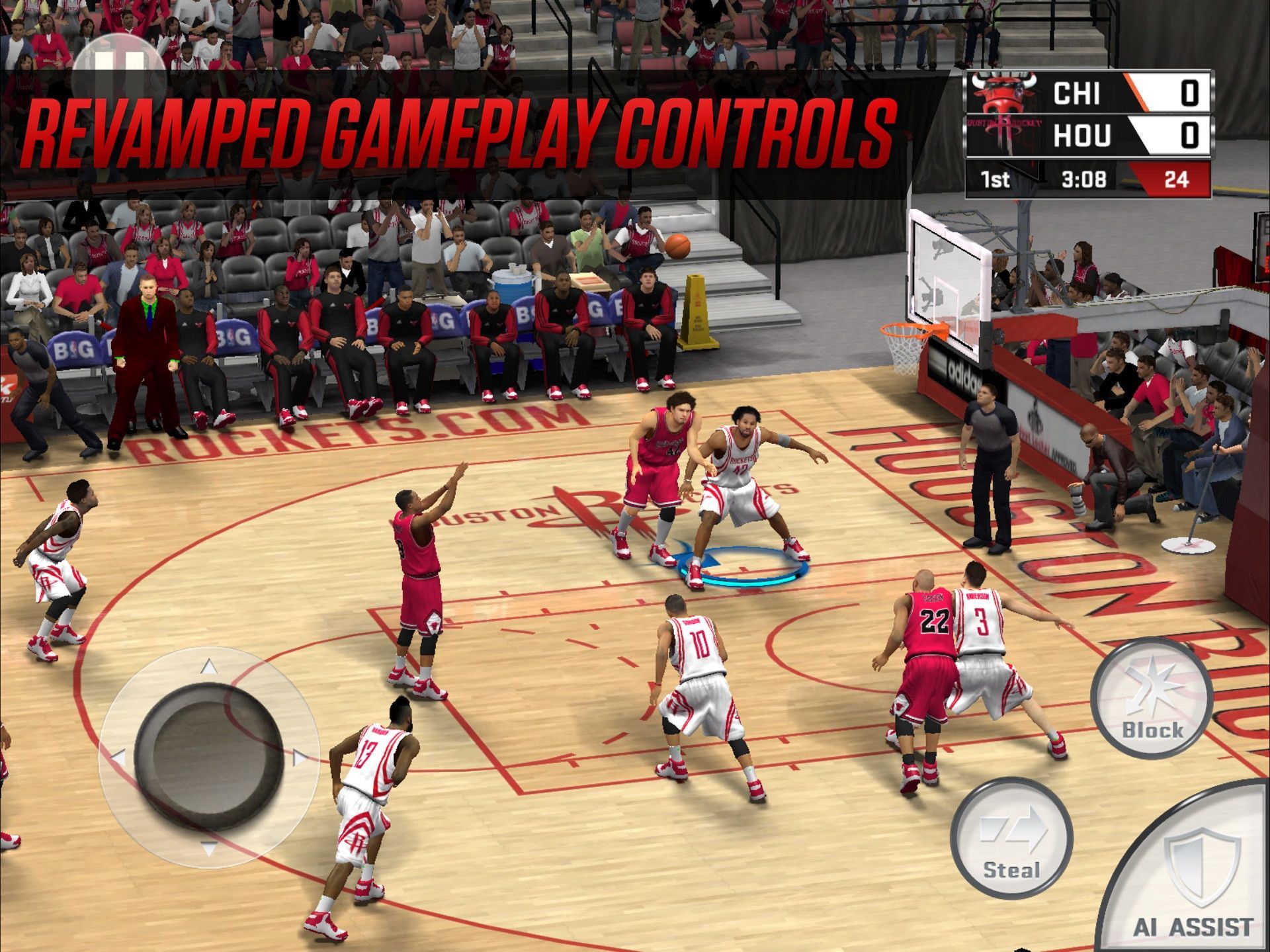Screen dimensions: 1270x952
Task: Click the virtual joystick thumbstick
Action: 209,756
